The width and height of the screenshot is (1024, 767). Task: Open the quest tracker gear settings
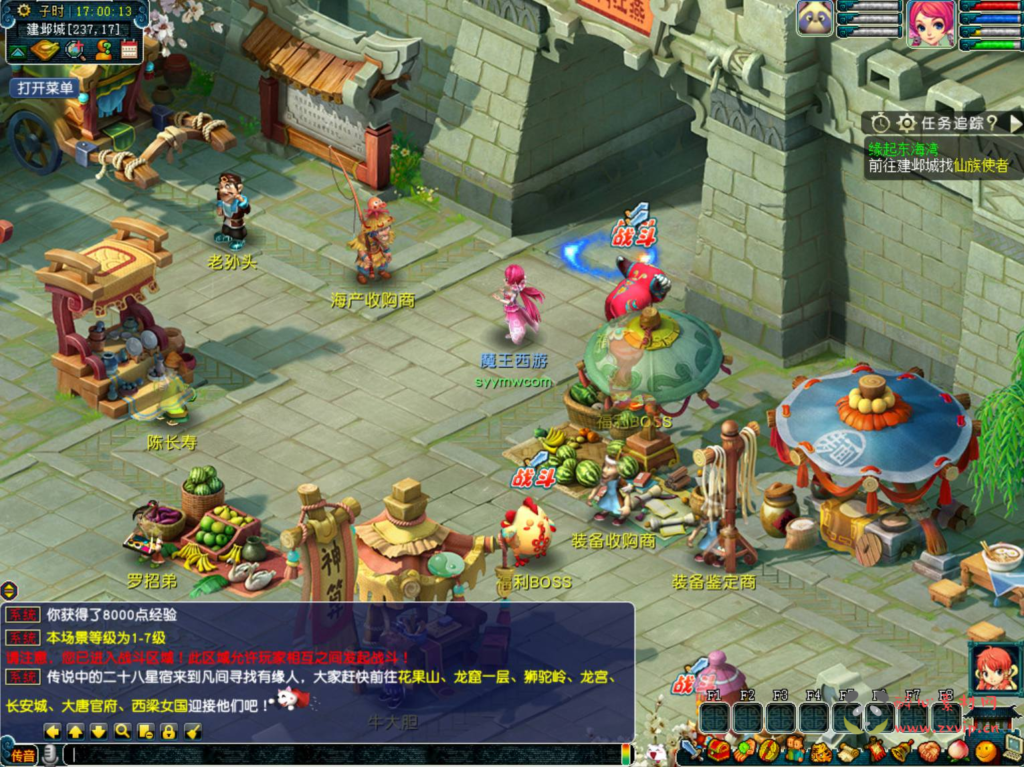[x=906, y=123]
